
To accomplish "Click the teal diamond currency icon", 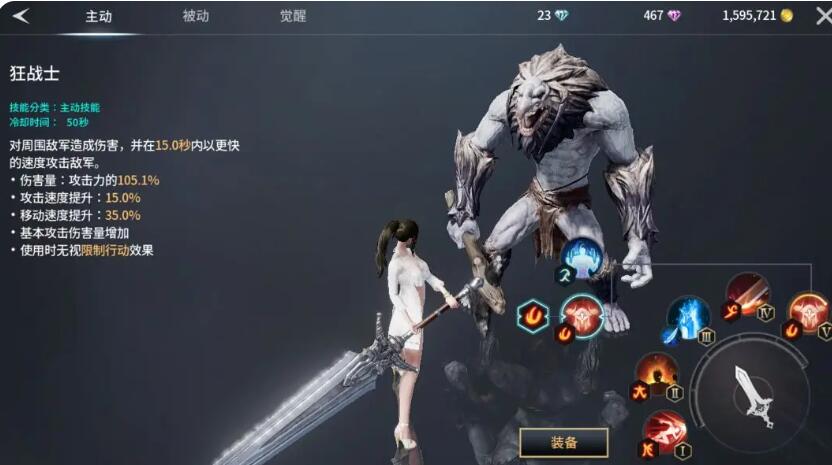I will 561,16.
